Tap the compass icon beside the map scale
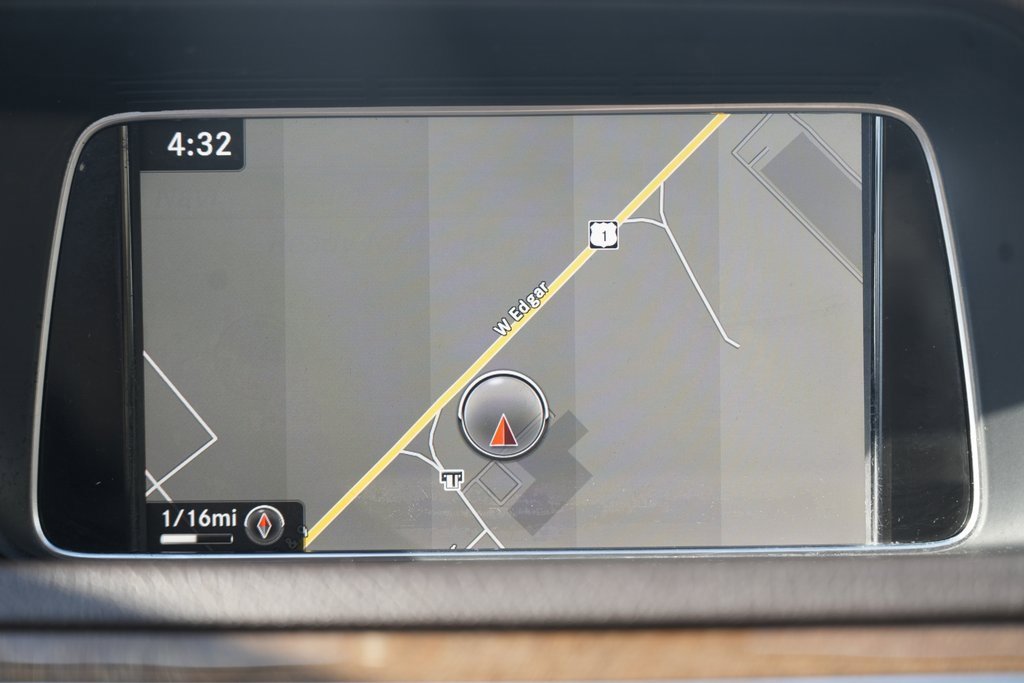The height and width of the screenshot is (683, 1024). 264,524
